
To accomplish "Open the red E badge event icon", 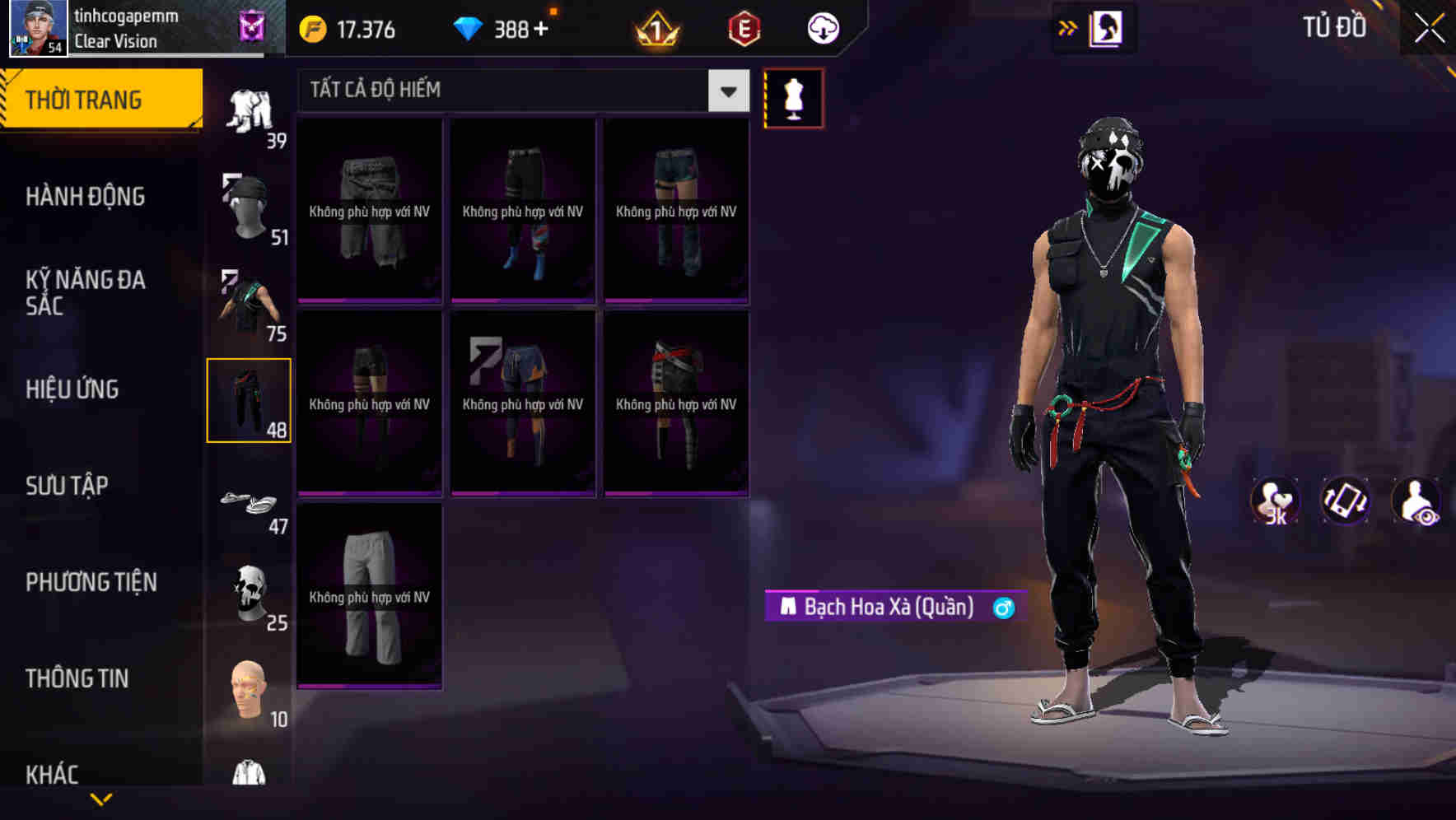I will [x=744, y=29].
